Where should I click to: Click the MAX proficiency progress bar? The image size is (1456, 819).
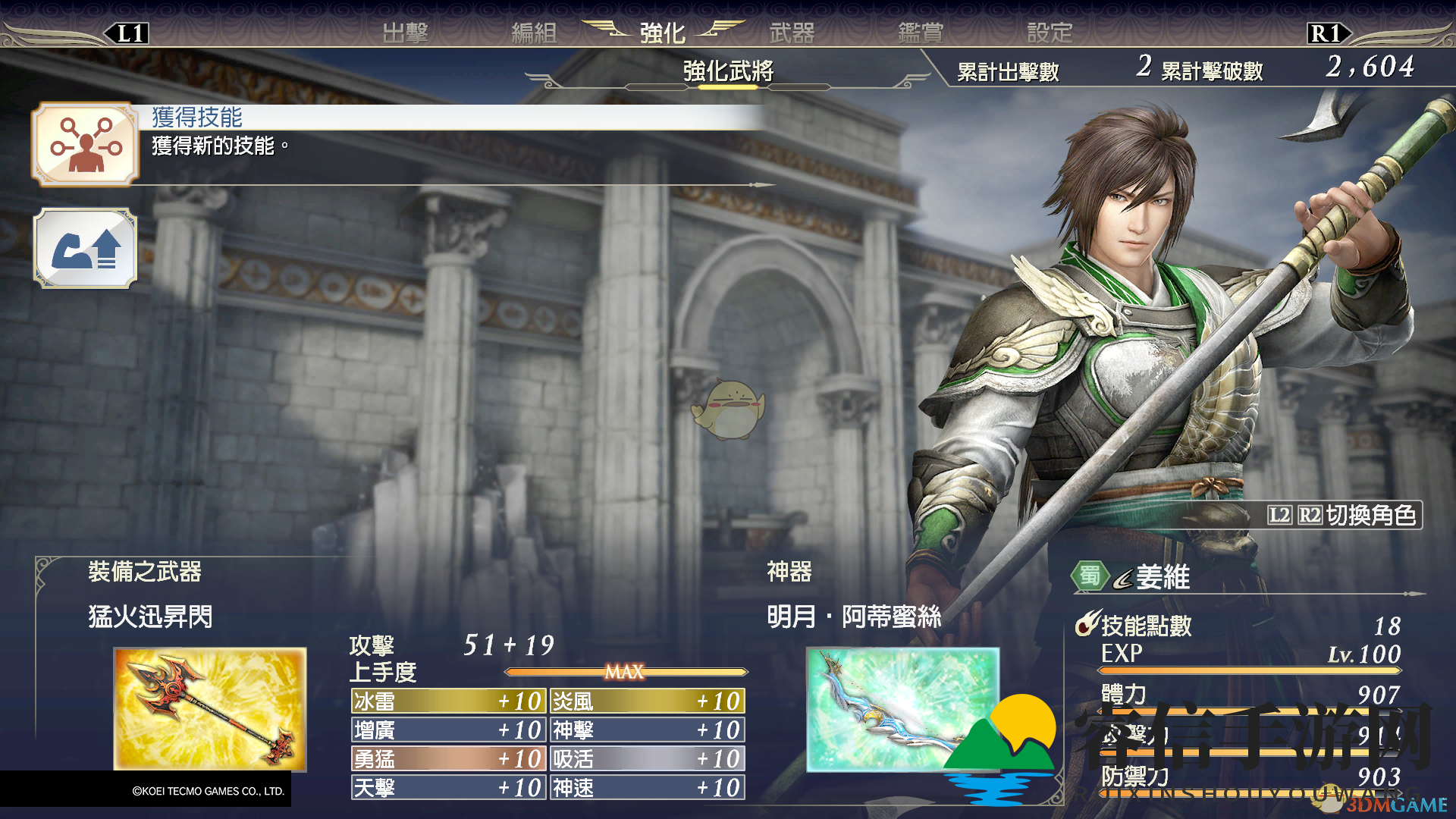pyautogui.click(x=624, y=672)
